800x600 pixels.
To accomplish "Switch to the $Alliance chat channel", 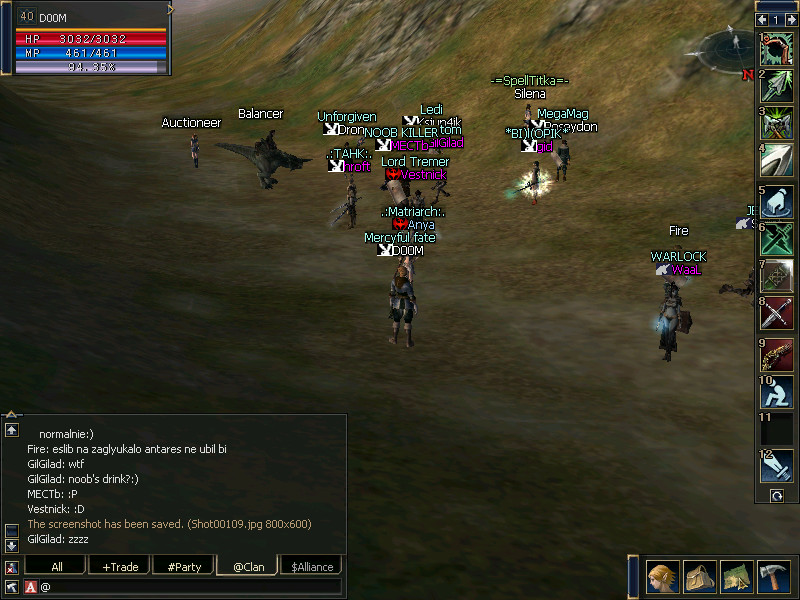I will coord(312,567).
